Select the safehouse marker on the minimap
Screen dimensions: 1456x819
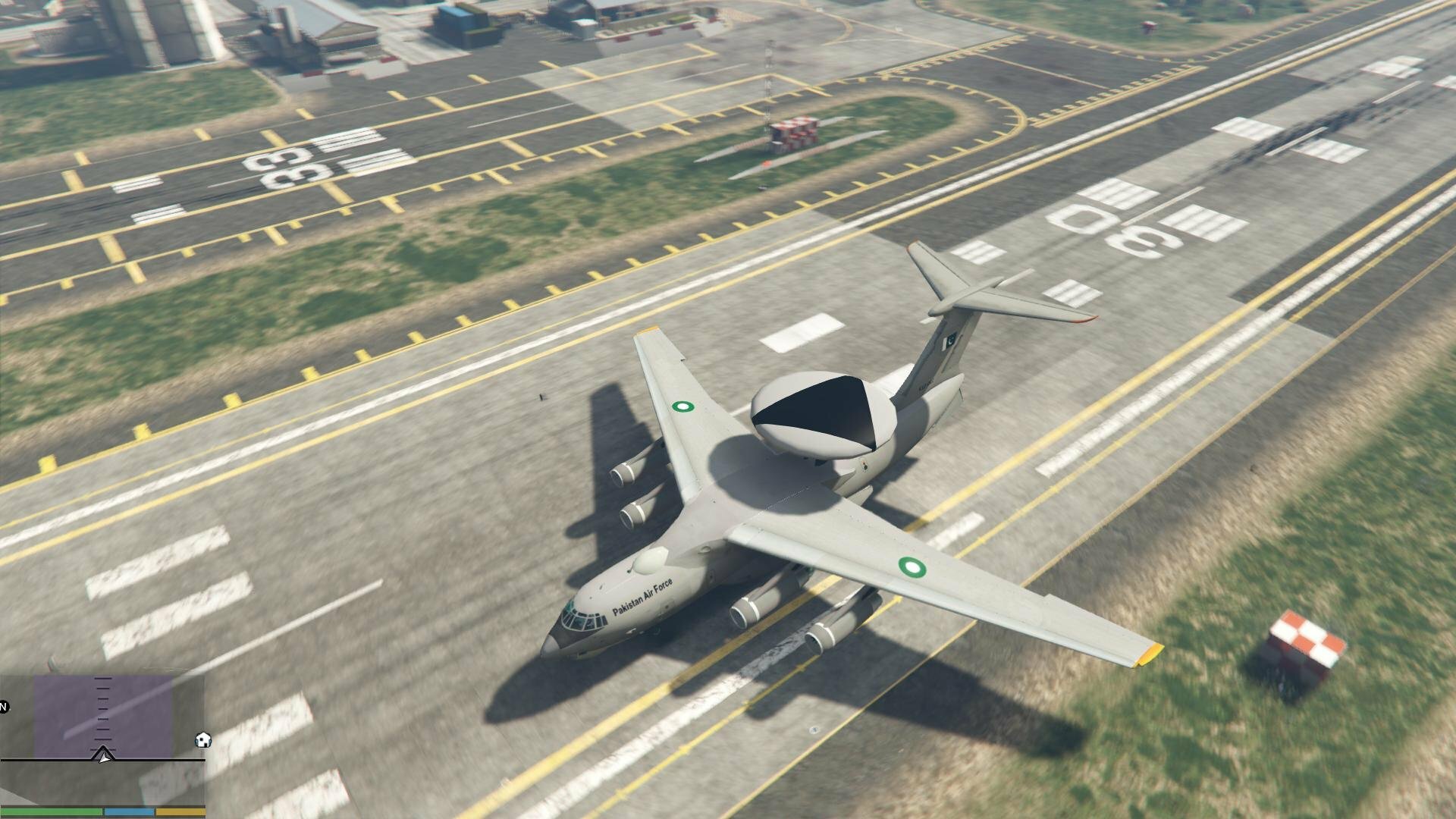point(203,740)
